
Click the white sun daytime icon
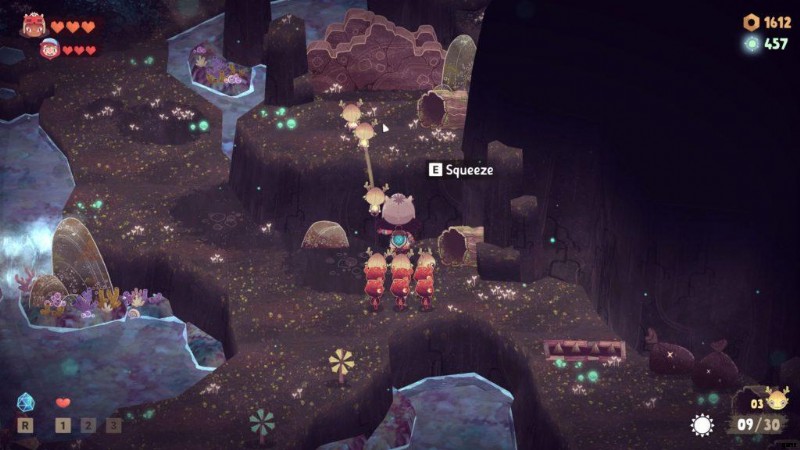tap(702, 425)
